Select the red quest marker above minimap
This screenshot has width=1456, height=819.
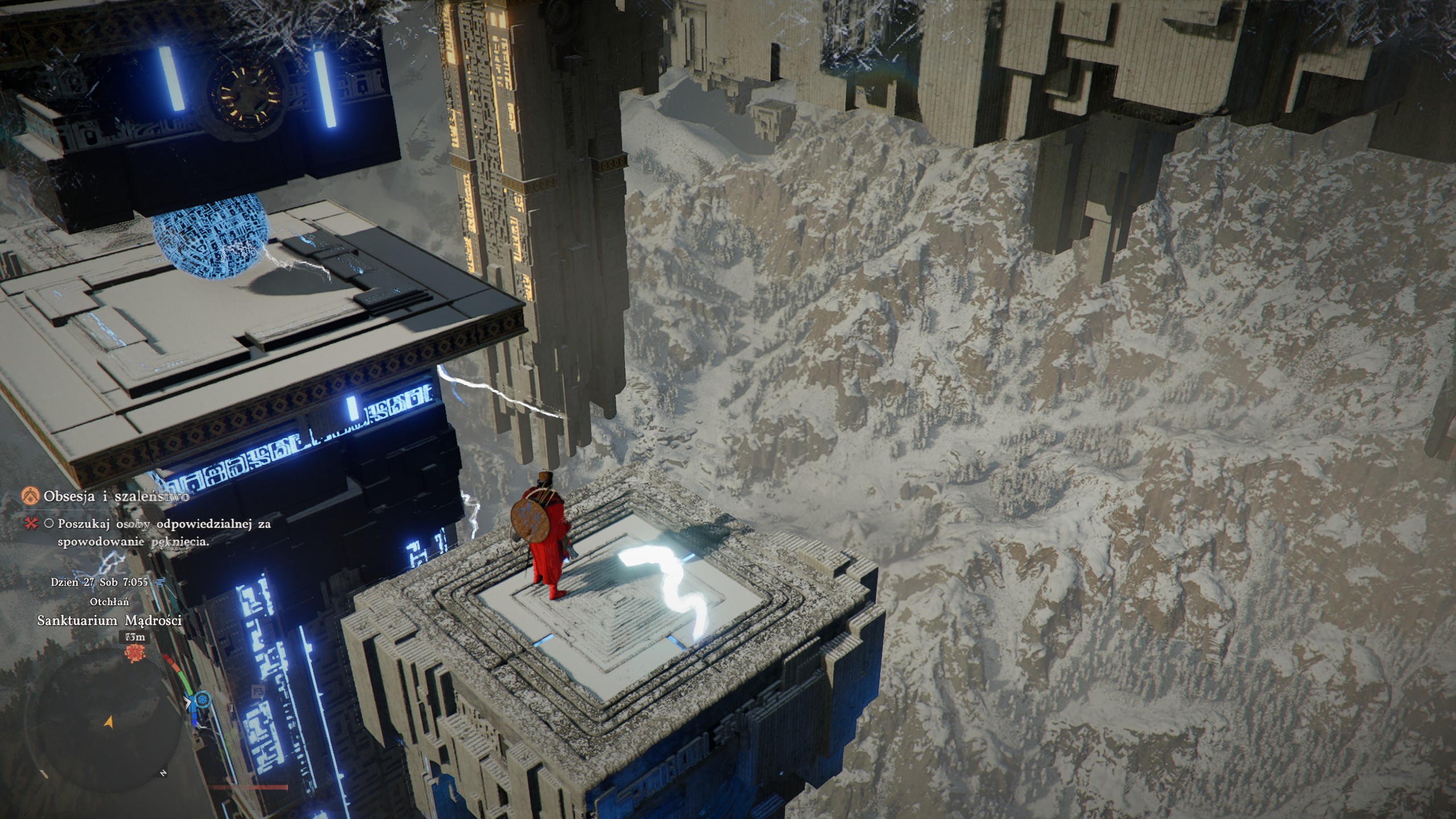pos(136,653)
